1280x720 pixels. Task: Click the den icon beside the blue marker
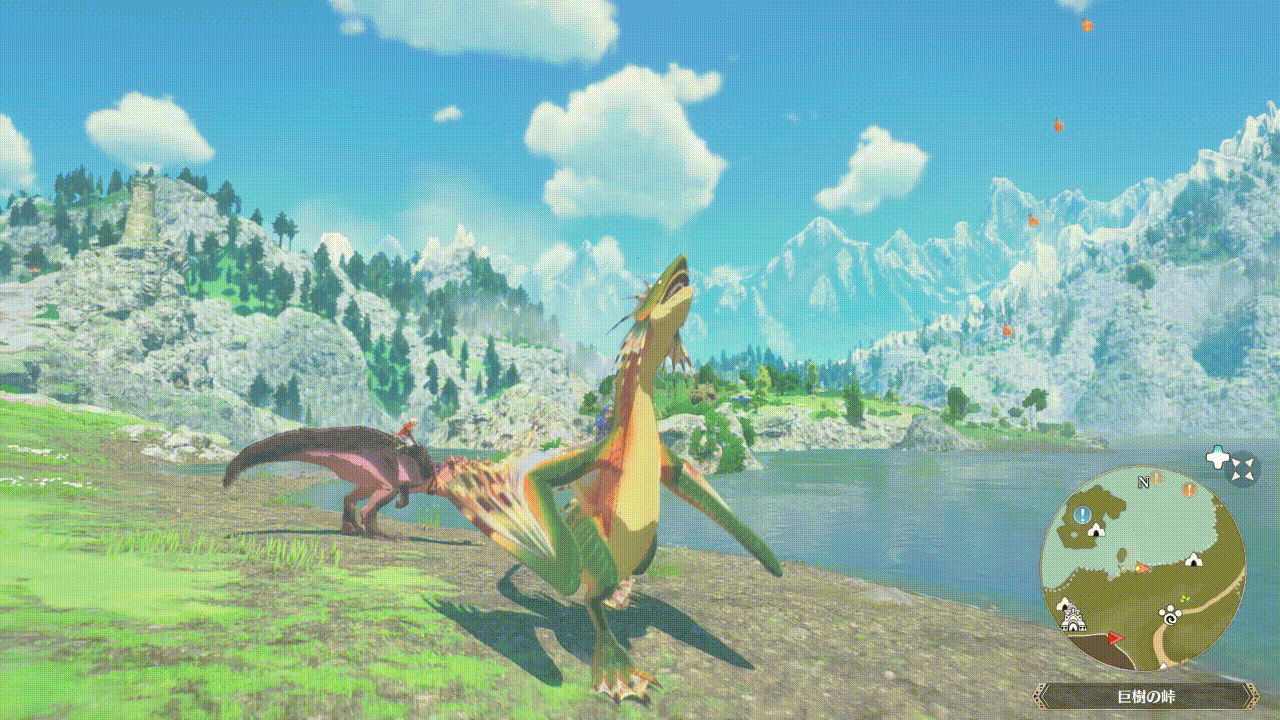pyautogui.click(x=1097, y=528)
